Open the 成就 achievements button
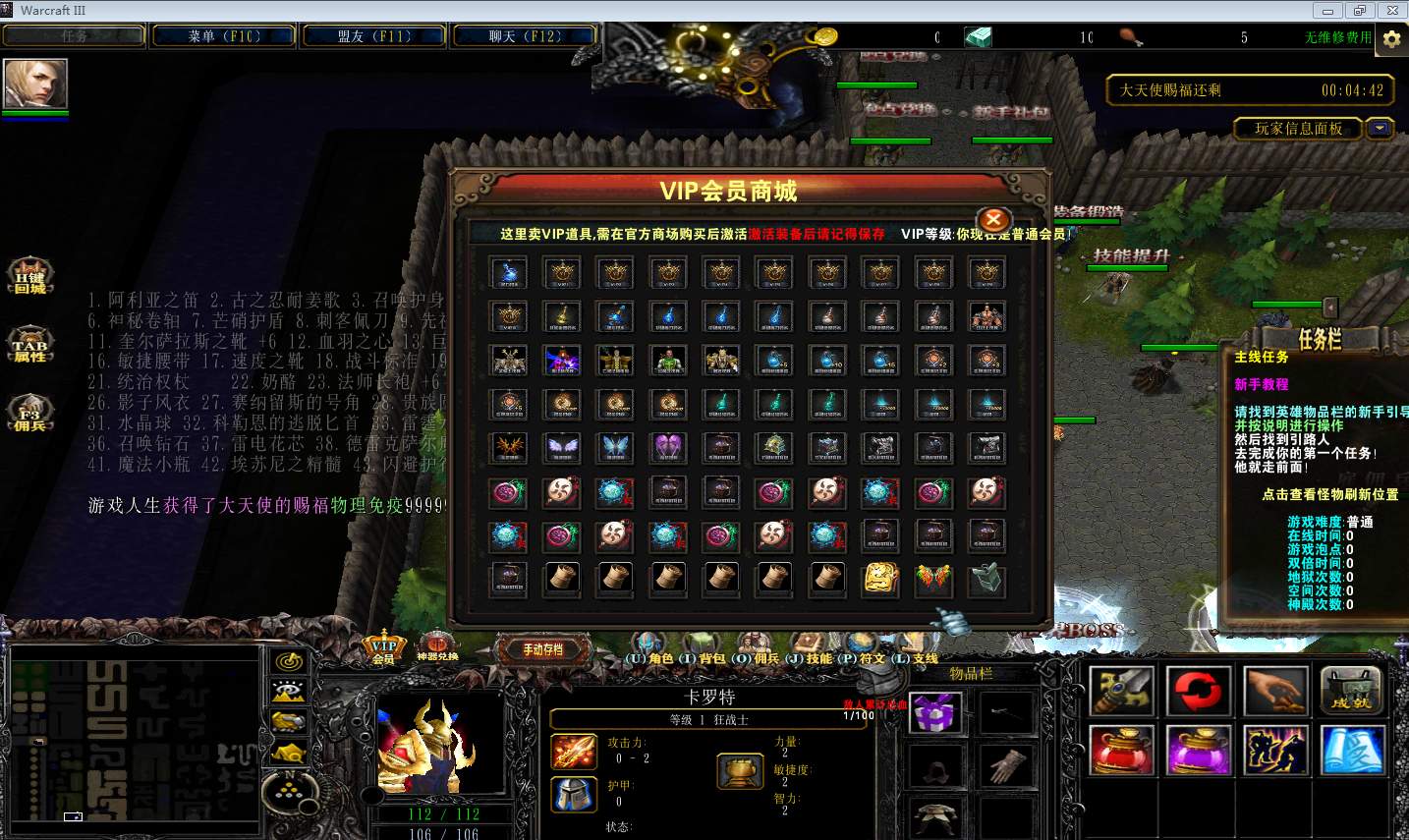Screen dimensions: 1409x840 tap(1352, 691)
